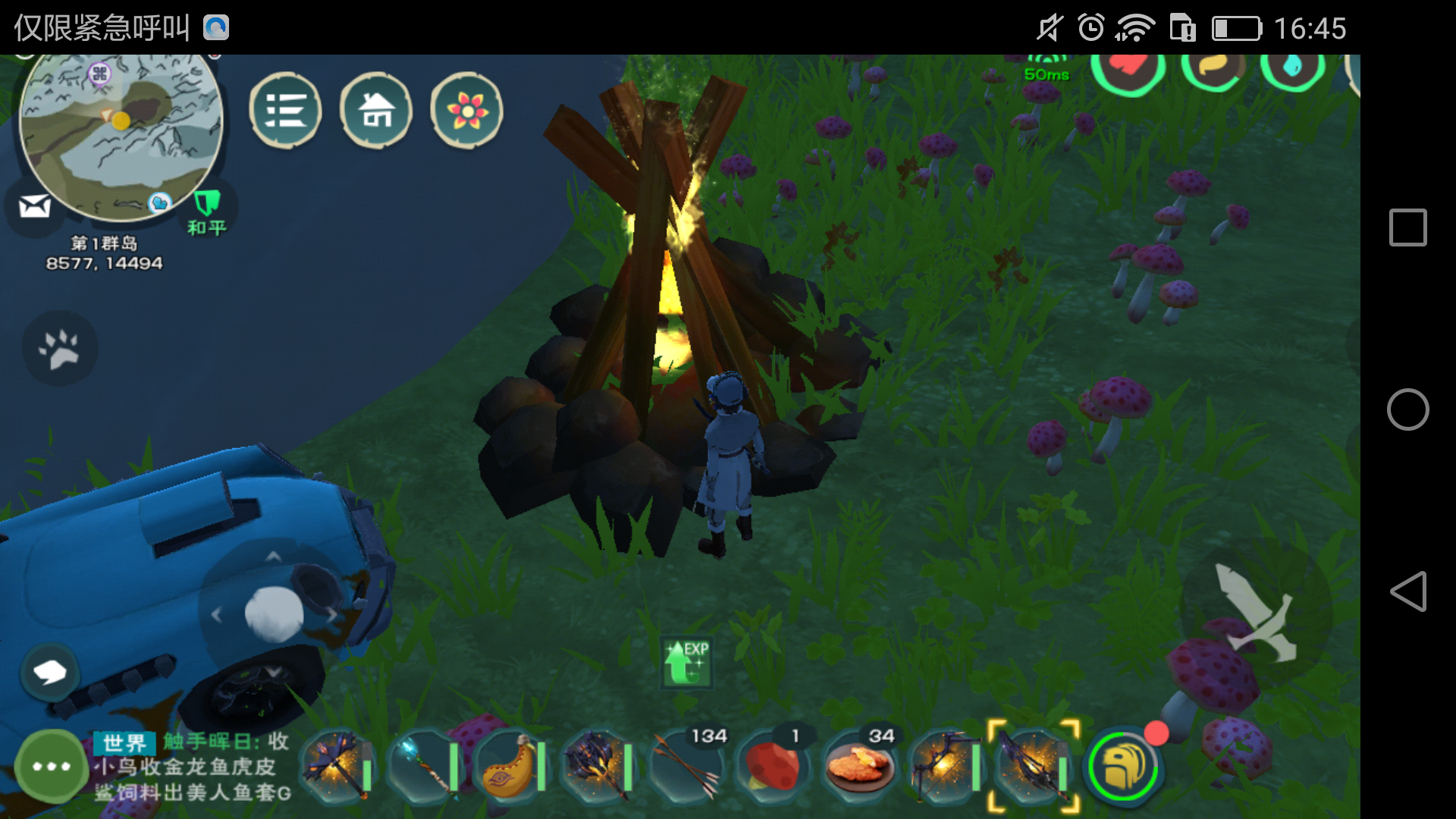The height and width of the screenshot is (819, 1456).
Task: Open the green three-dot chat button
Action: point(51,767)
